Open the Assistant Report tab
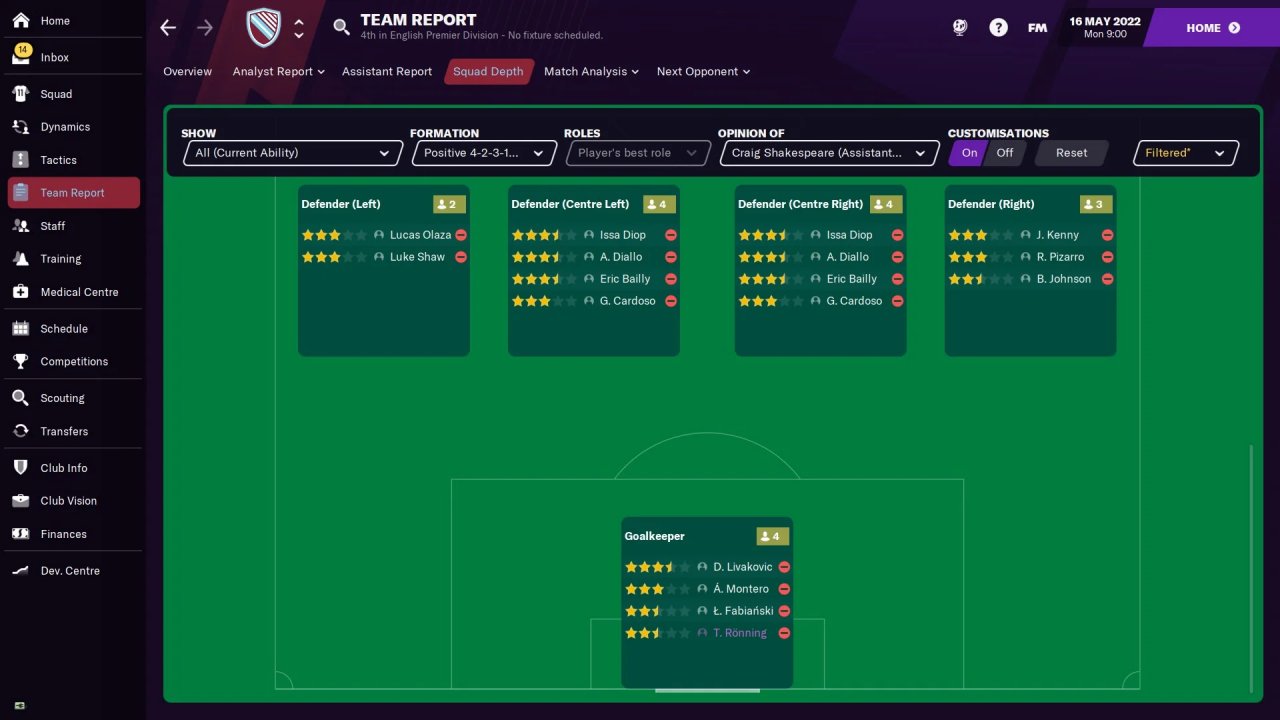The width and height of the screenshot is (1280, 720). [x=387, y=72]
